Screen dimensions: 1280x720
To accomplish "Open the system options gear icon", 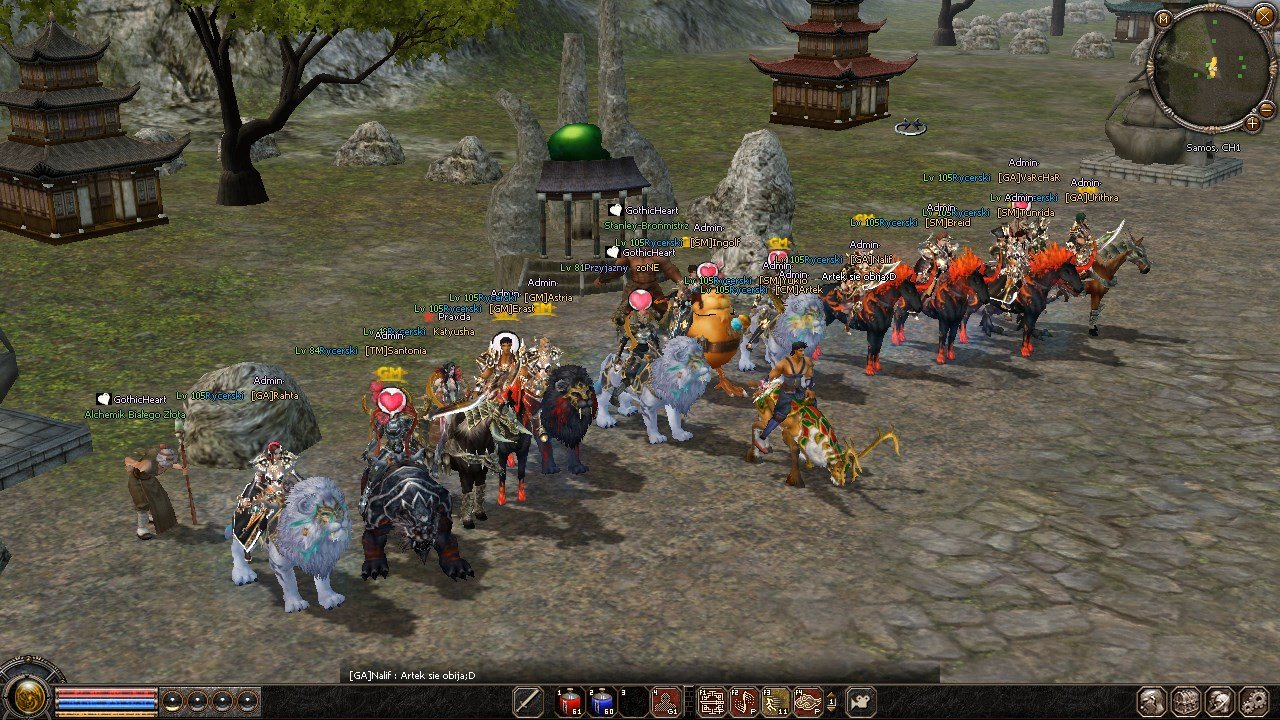I will tap(1254, 701).
